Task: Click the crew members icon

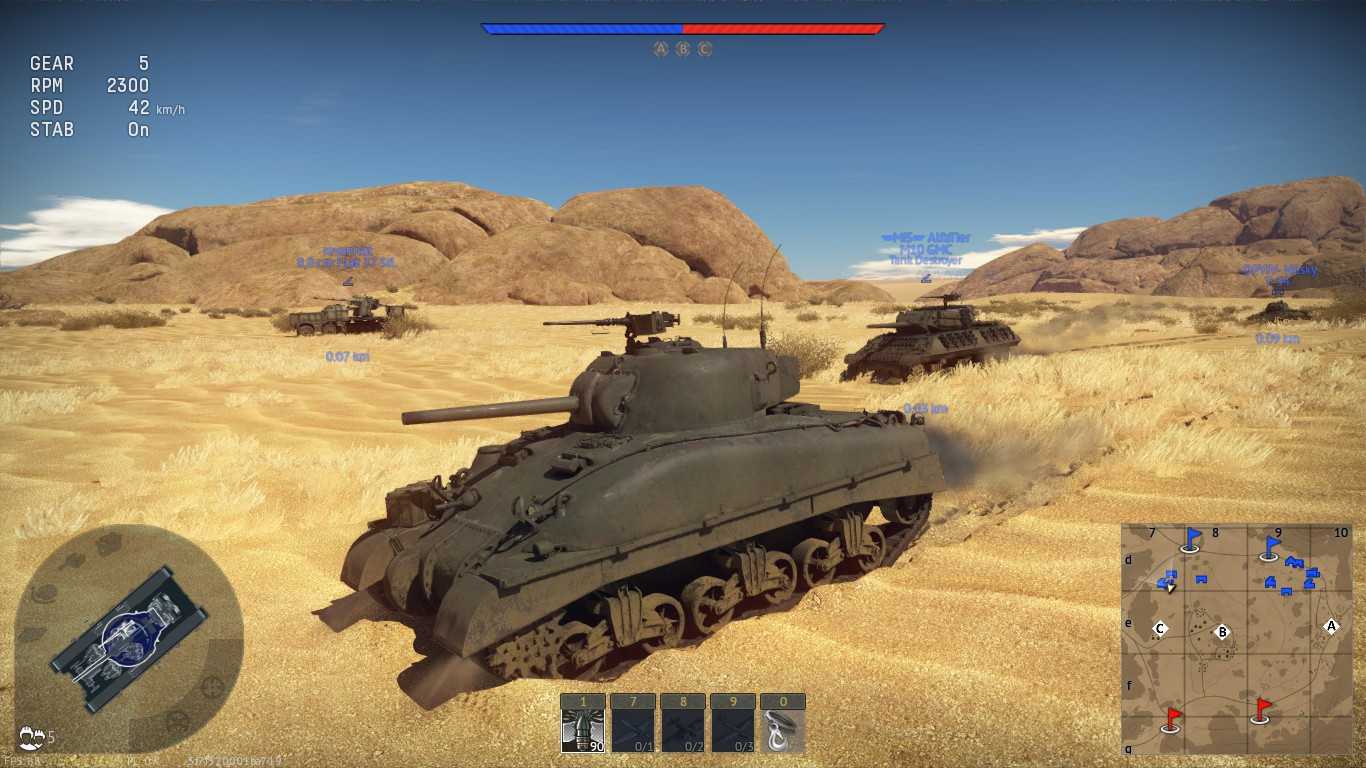Action: pyautogui.click(x=31, y=738)
